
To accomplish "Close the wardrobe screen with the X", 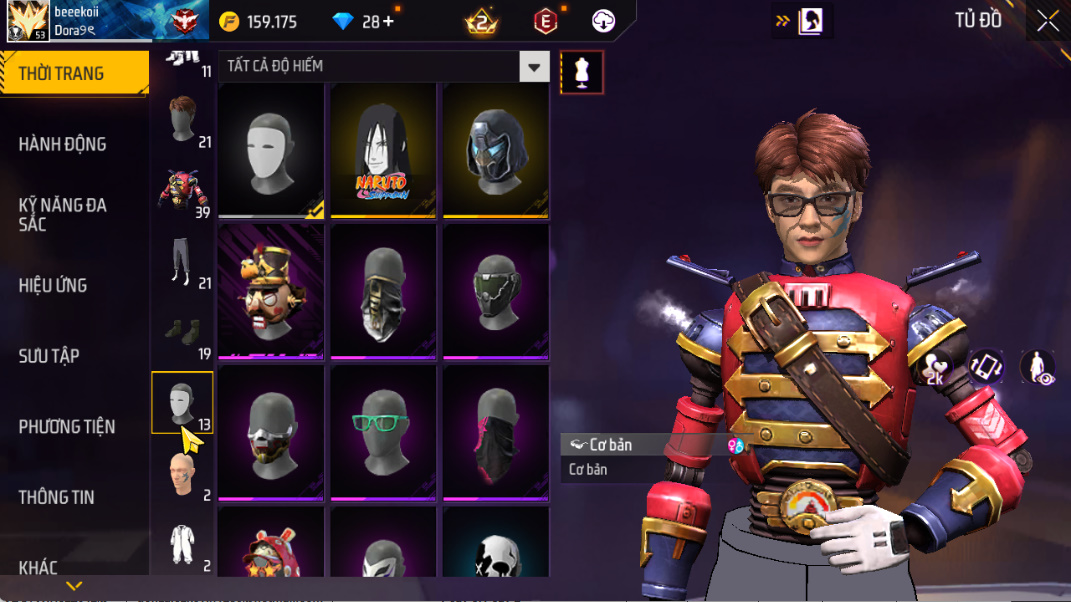I will point(1047,21).
